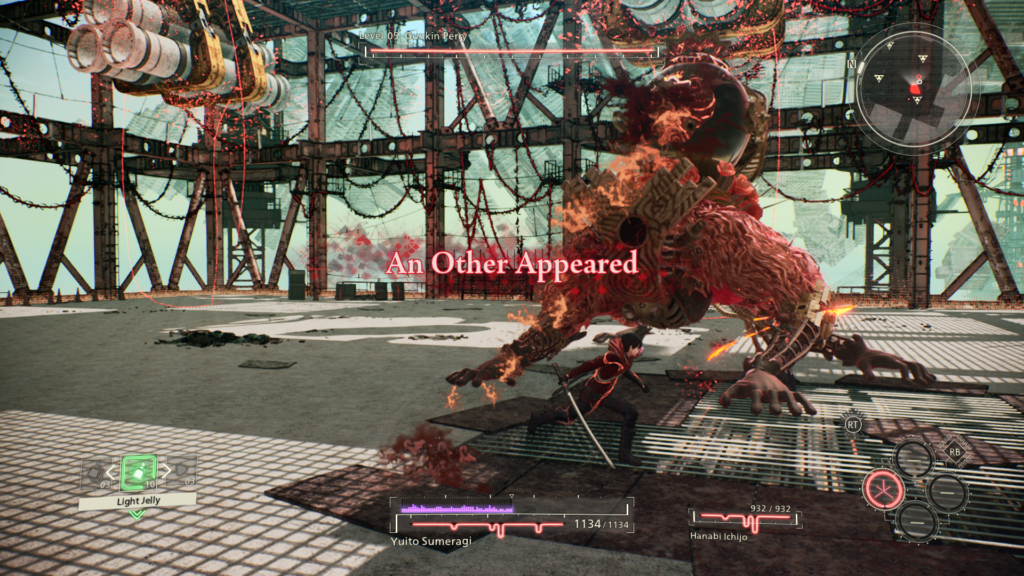Expand the green chevron below Light Jelly
This screenshot has height=576, width=1024.
point(137,514)
